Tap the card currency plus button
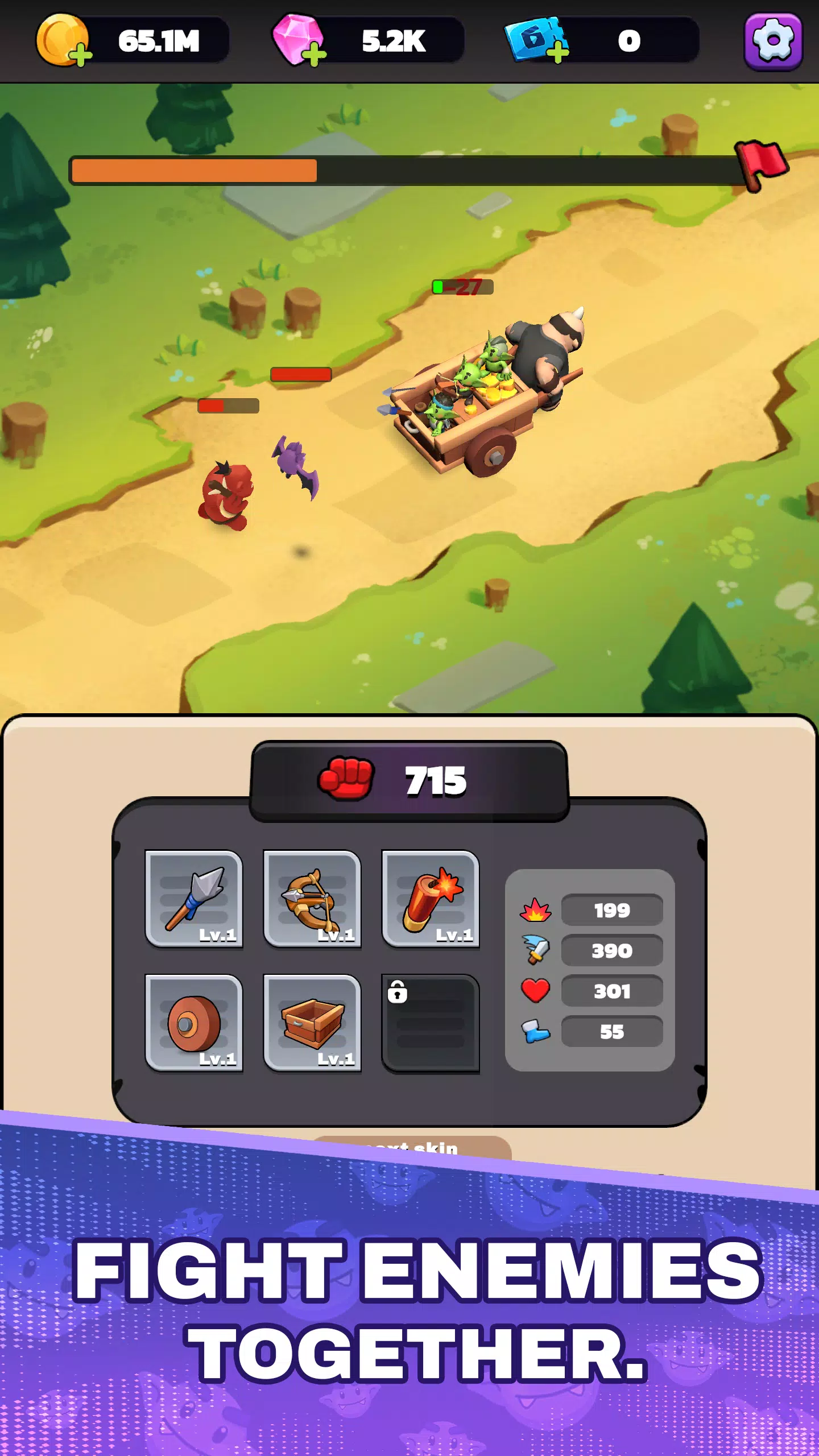 (x=559, y=54)
